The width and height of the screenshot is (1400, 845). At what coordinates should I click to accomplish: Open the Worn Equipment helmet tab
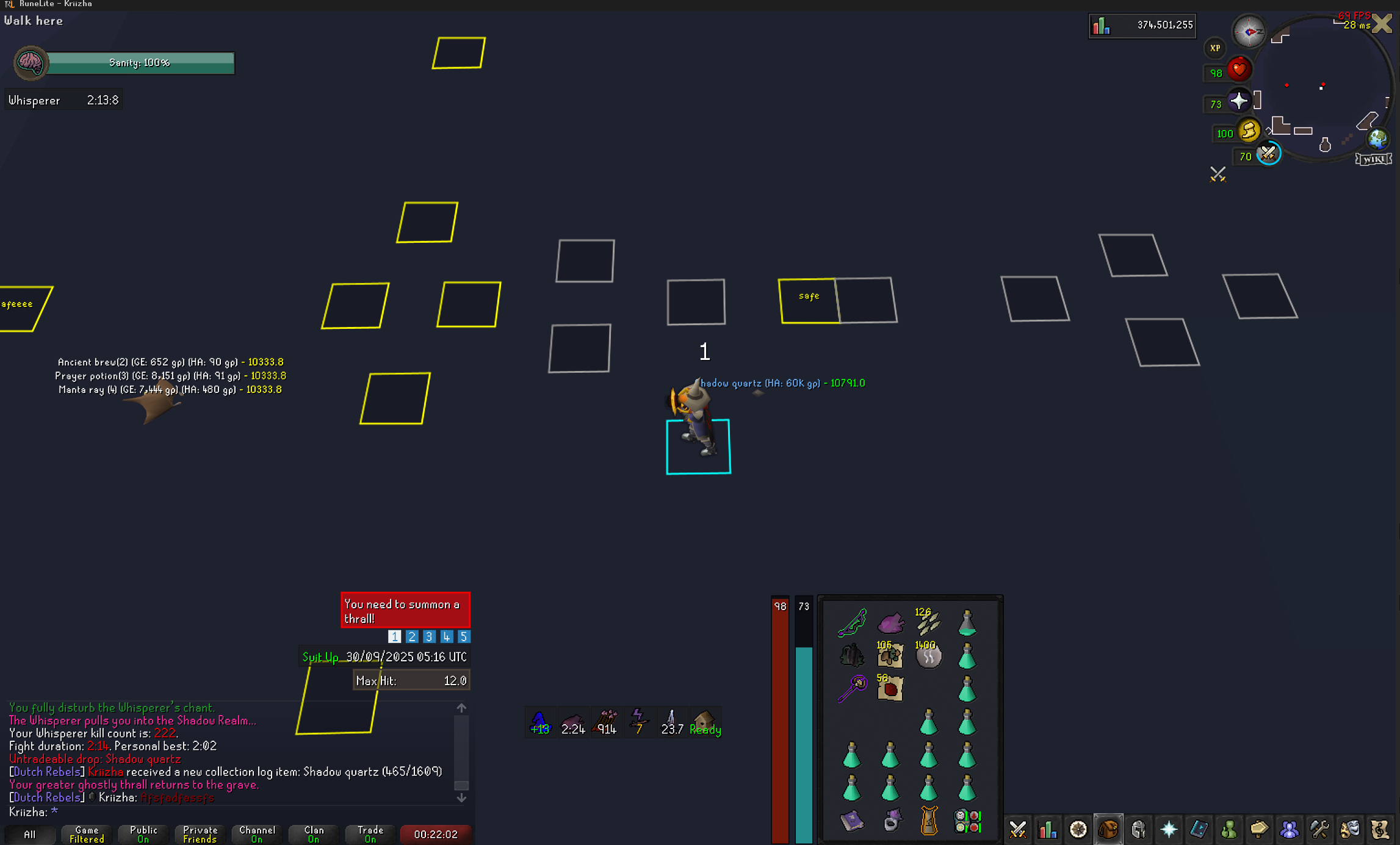(x=1138, y=830)
